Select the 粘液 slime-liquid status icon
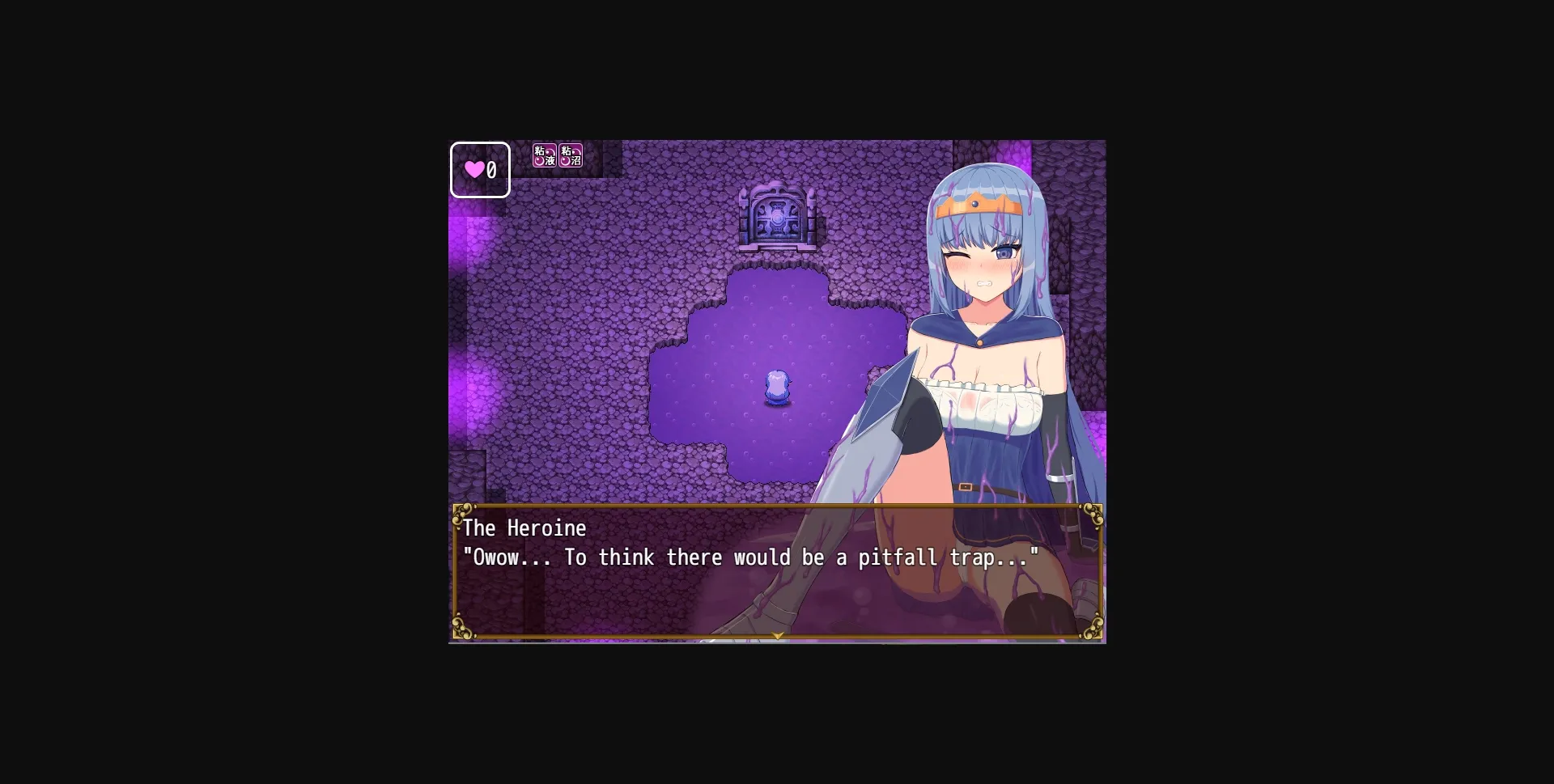 click(543, 154)
